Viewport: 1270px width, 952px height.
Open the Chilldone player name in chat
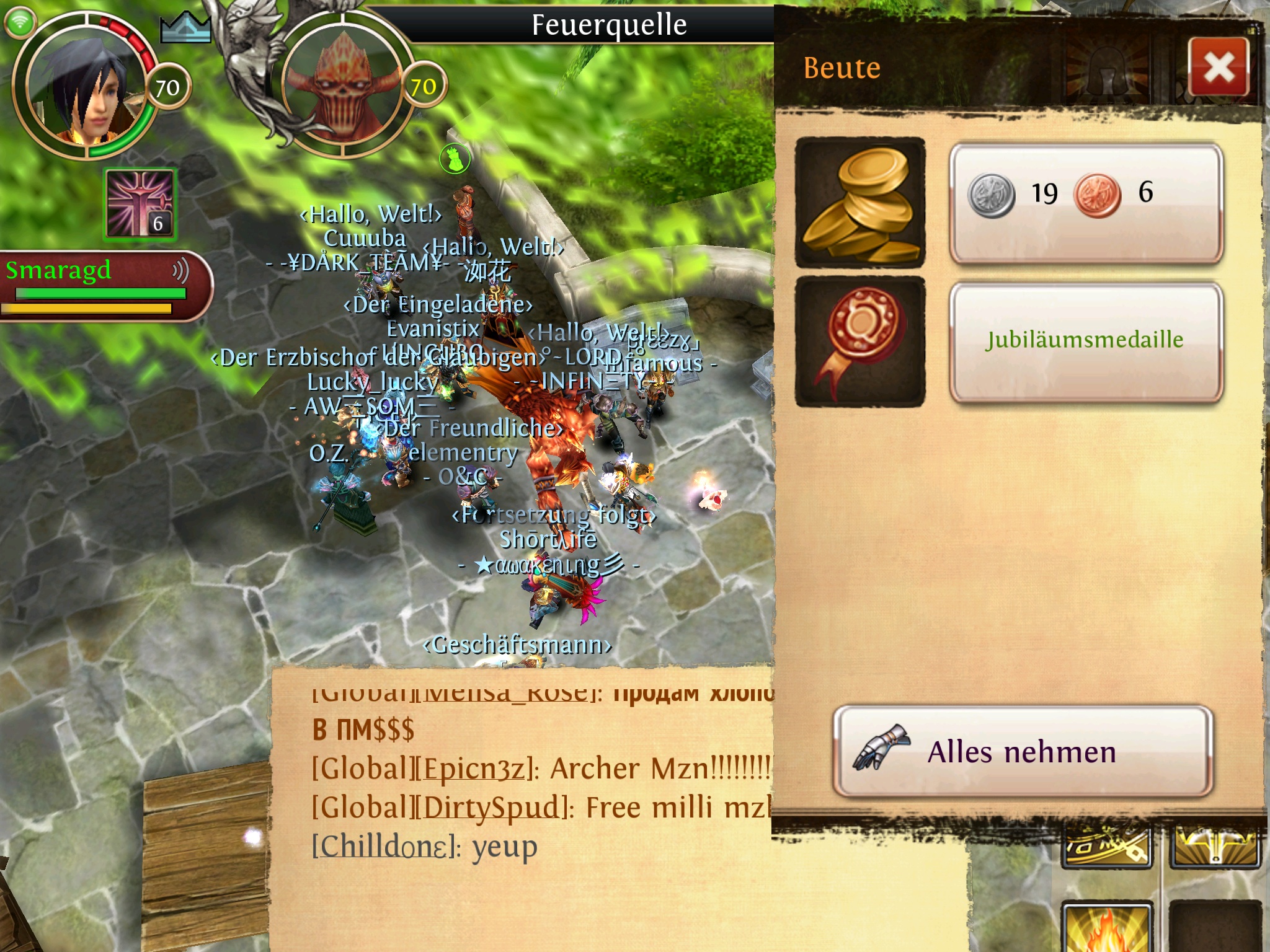[384, 847]
